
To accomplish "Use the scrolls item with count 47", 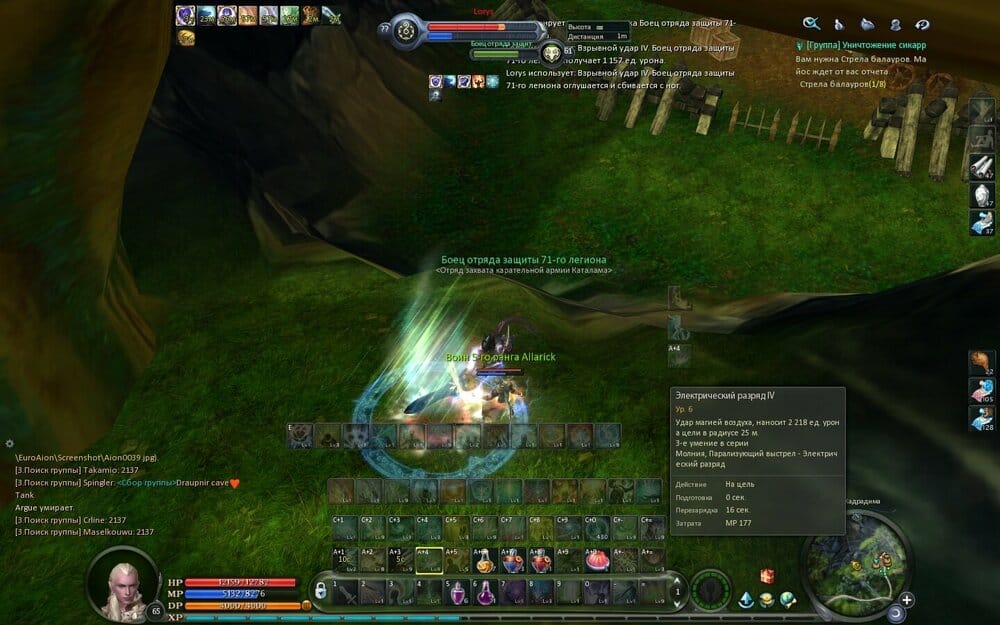I will 980,166.
